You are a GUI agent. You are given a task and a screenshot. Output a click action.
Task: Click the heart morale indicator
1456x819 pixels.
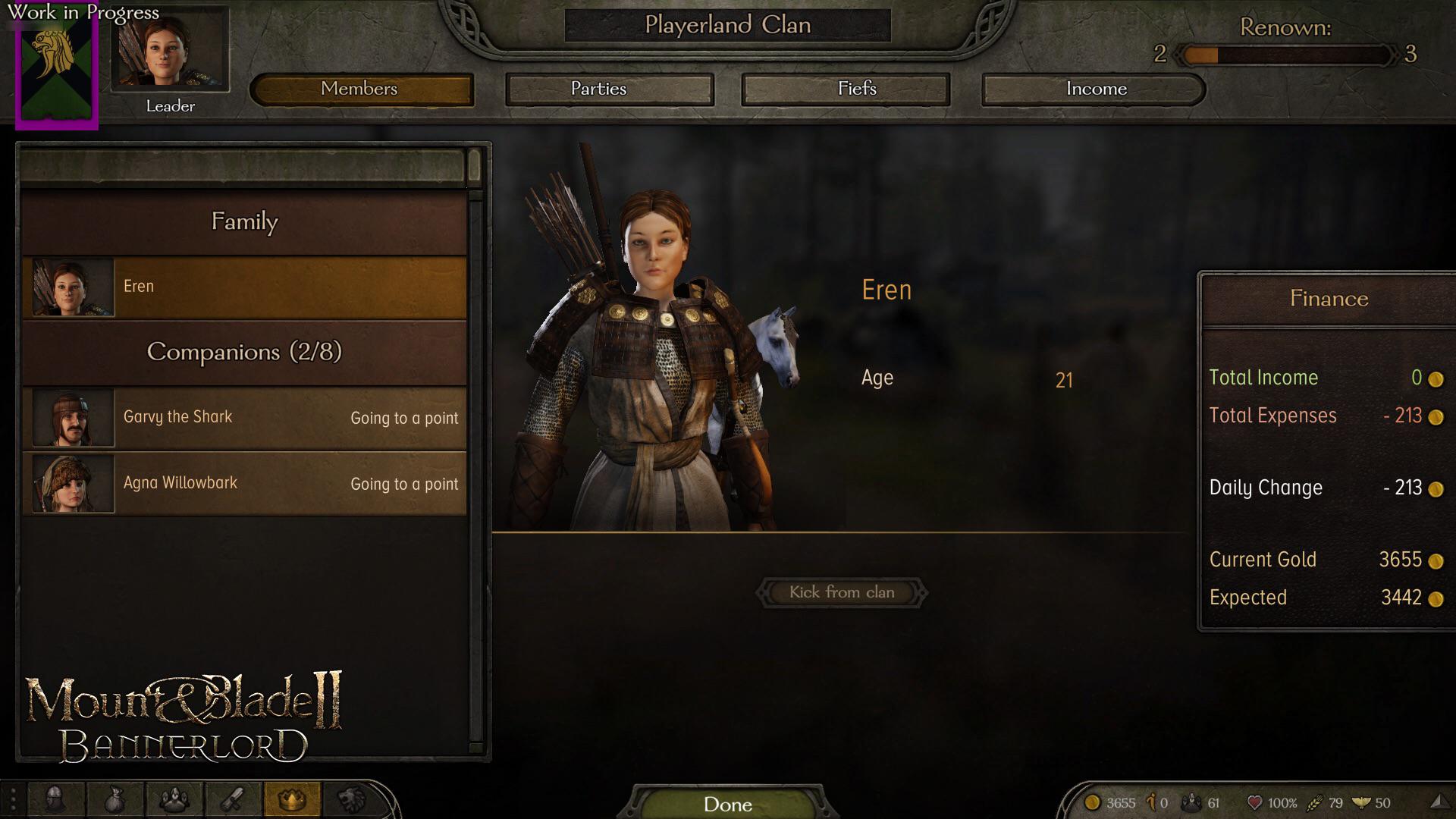[x=1255, y=802]
